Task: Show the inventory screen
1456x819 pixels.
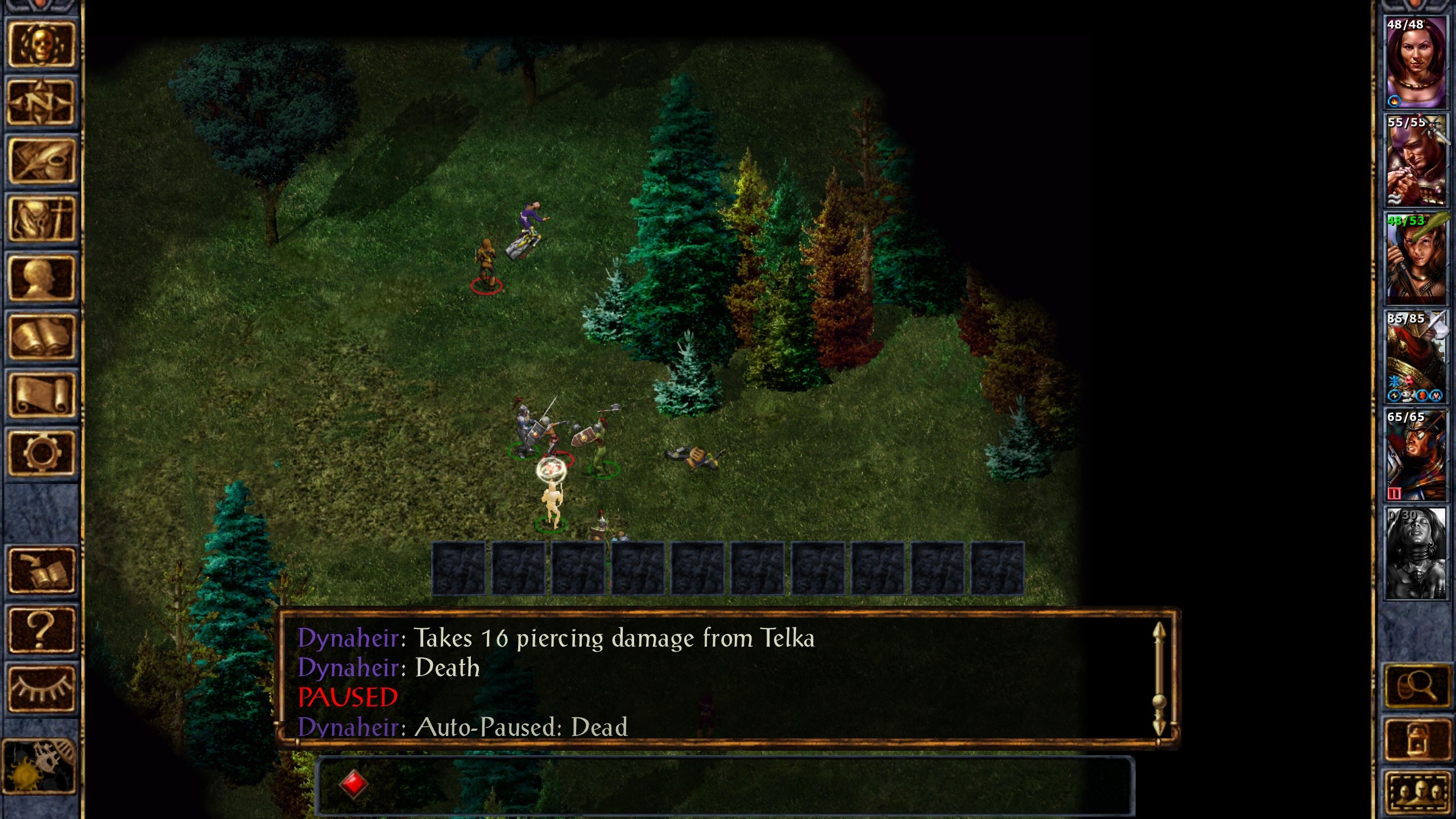Action: (x=41, y=220)
